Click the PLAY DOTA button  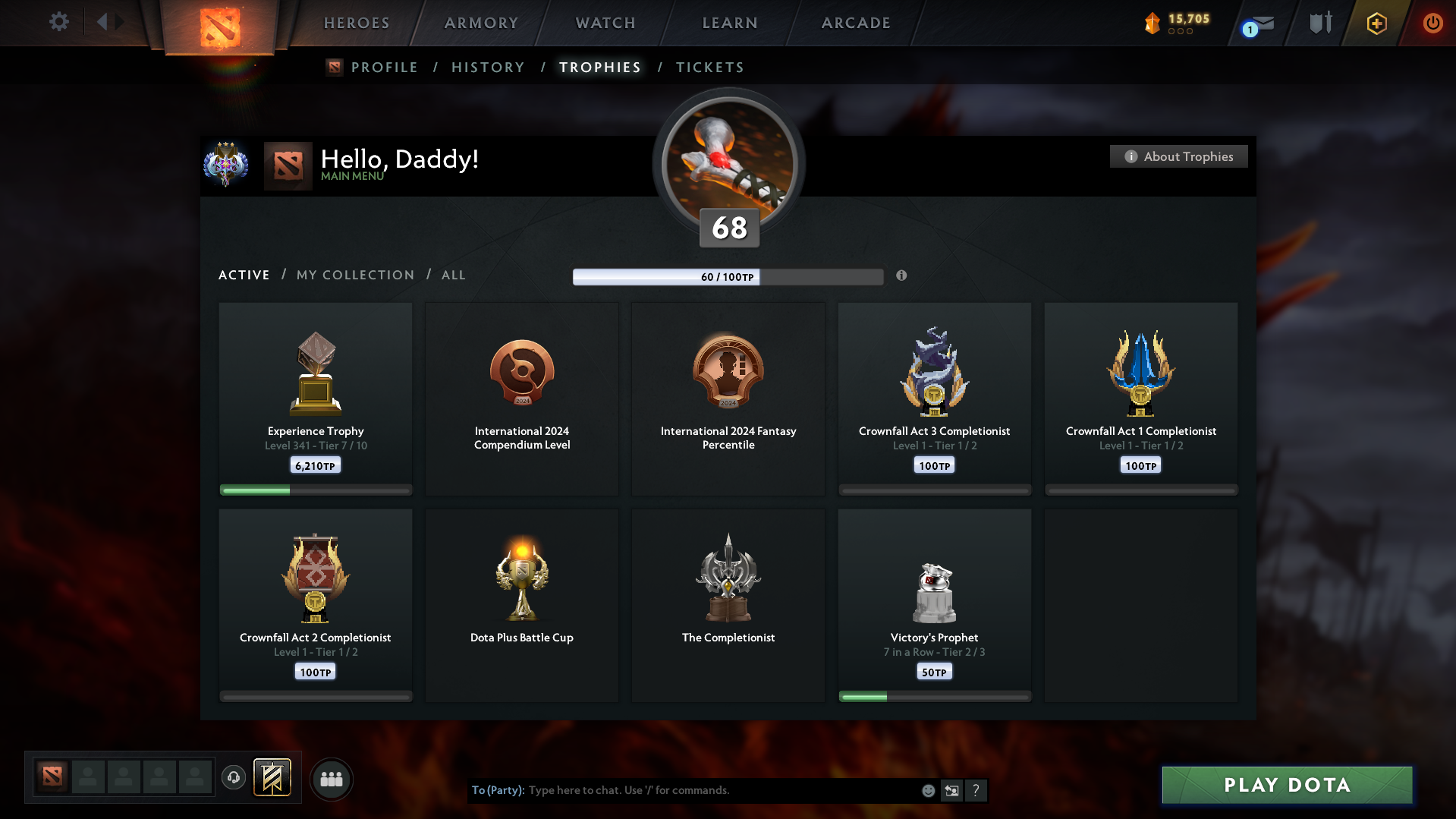coord(1287,785)
